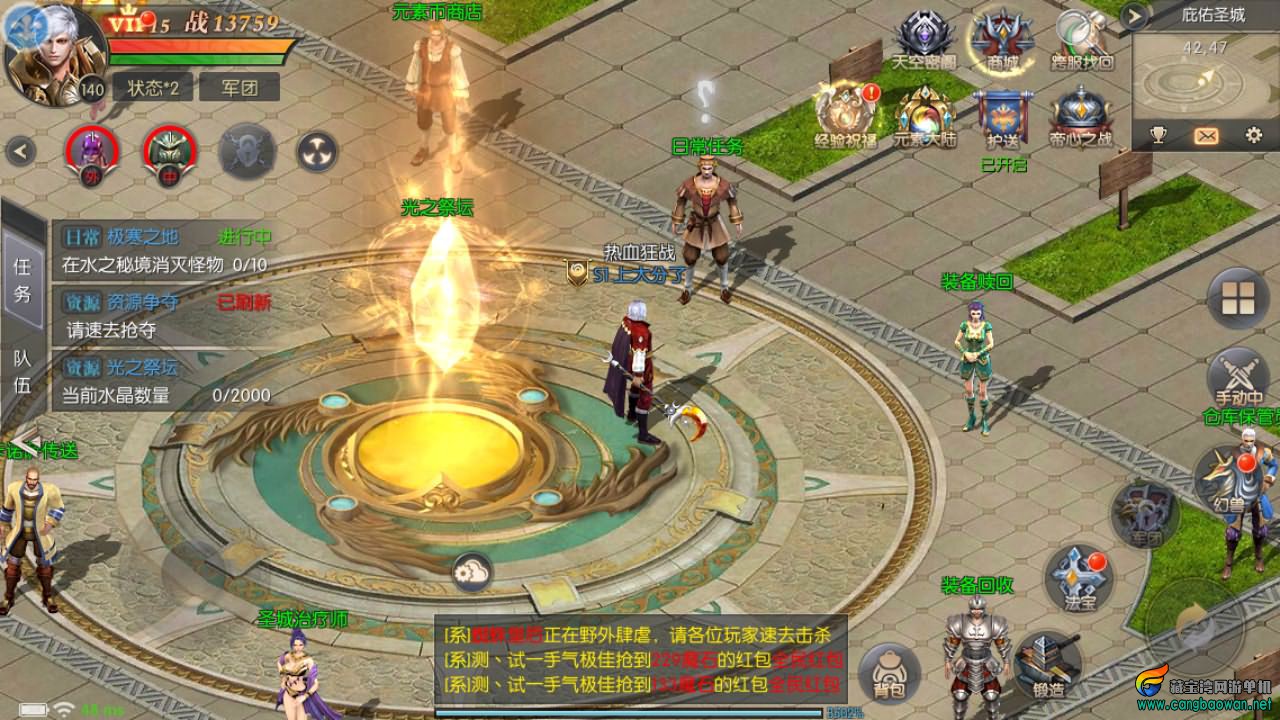
Task: Open the 状态*2 status button
Action: click(152, 87)
